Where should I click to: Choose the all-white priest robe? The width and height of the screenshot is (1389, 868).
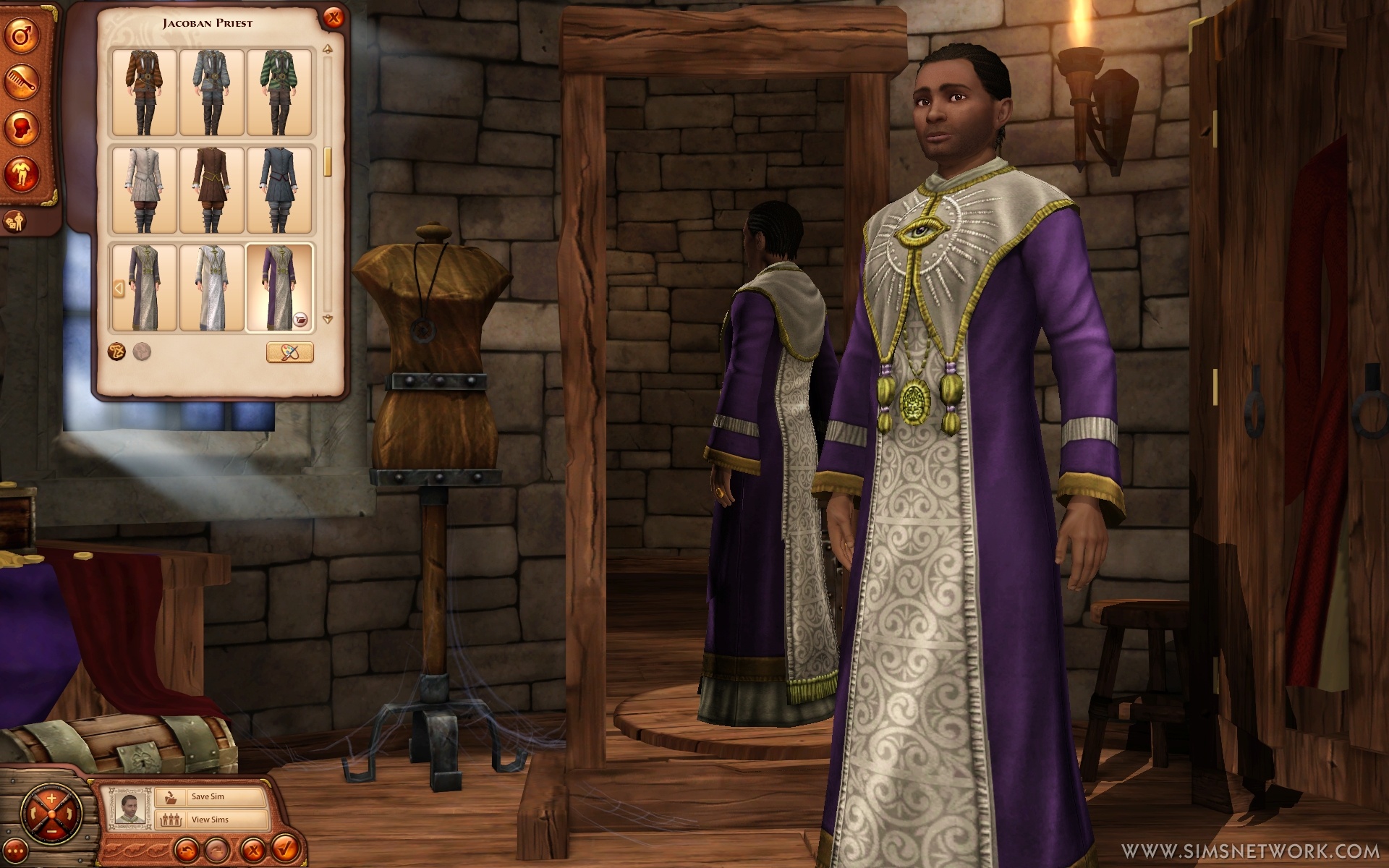[211, 287]
